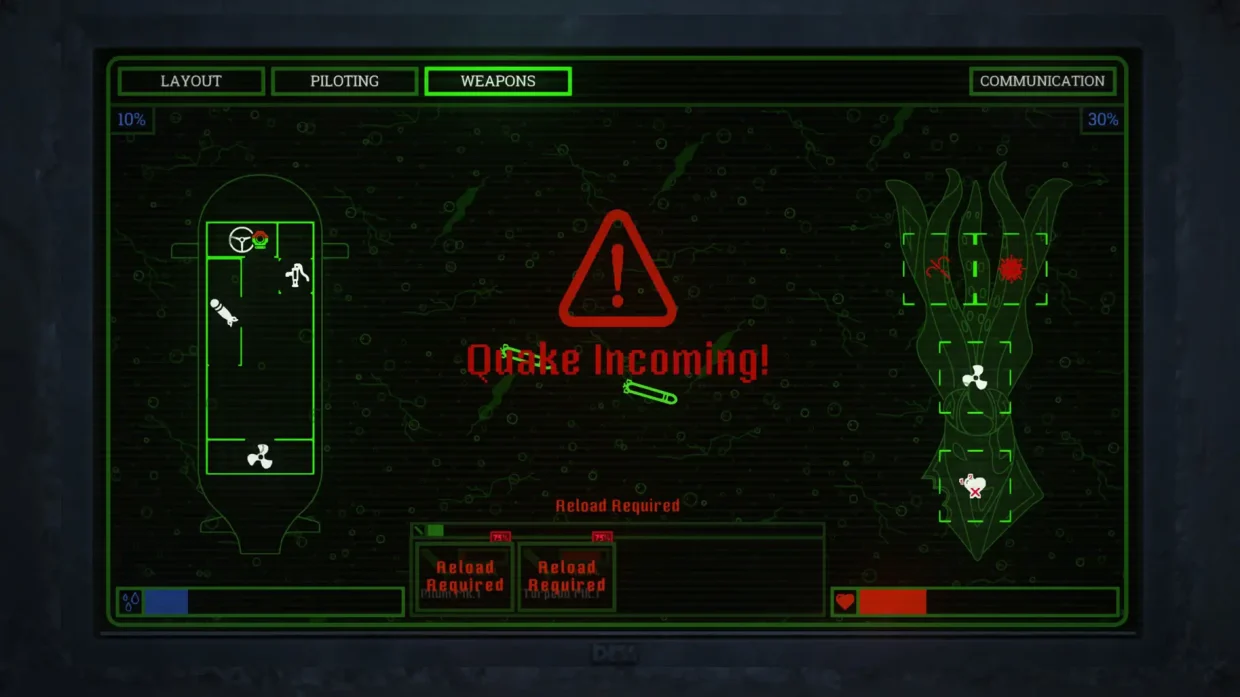
Task: Select the submarine's water pump room
Action: (297, 274)
